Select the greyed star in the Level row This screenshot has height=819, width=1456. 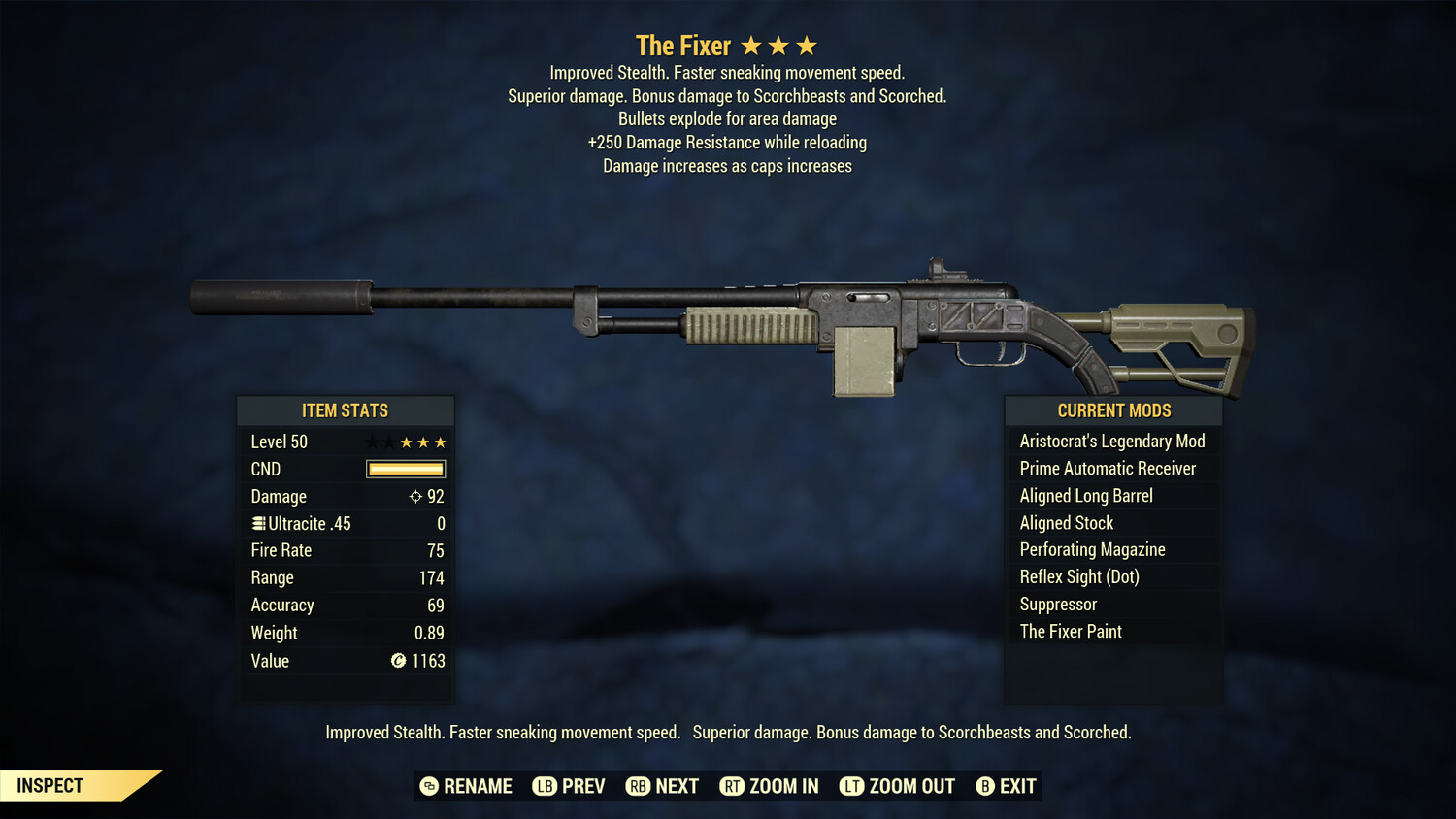coord(370,442)
